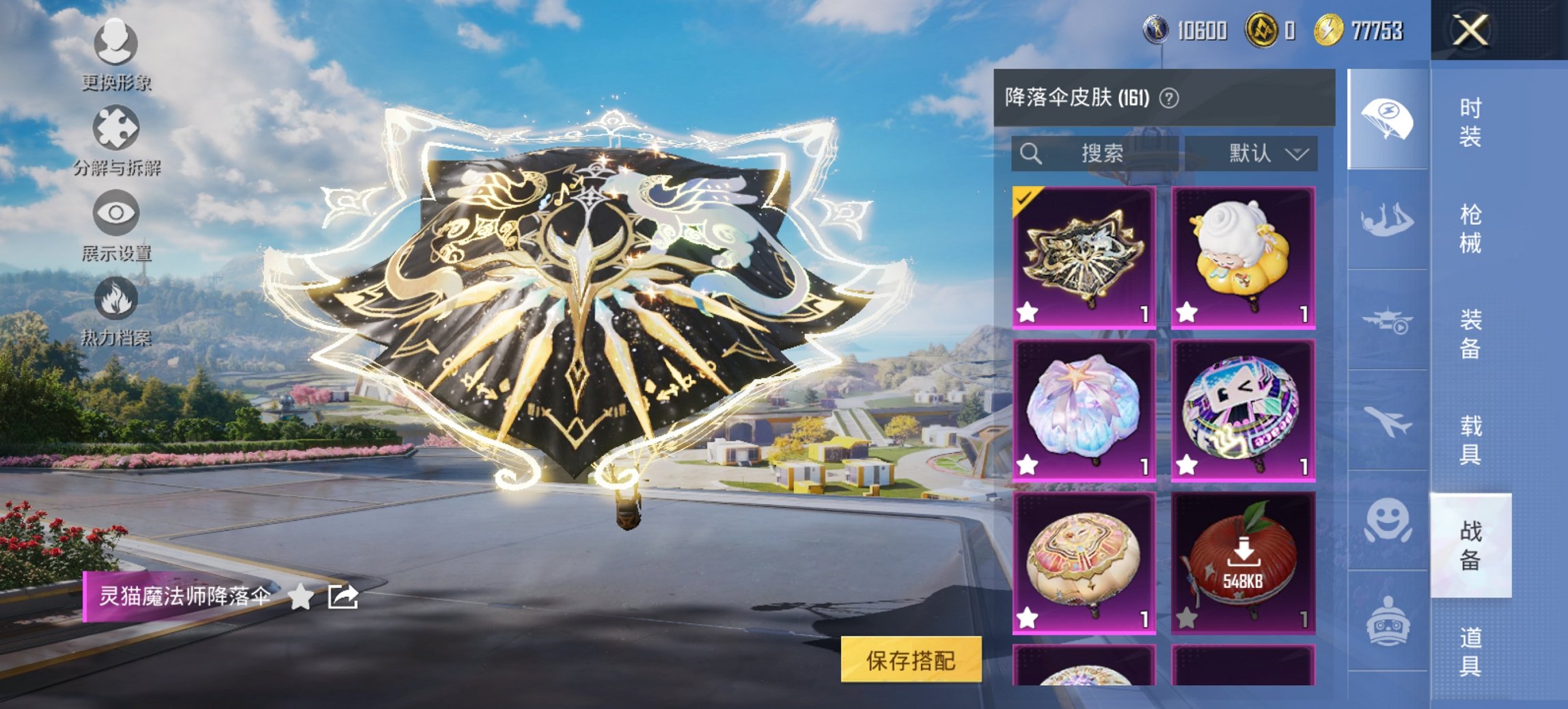
Task: Open the 分解与拆解 dismantle icon
Action: [118, 126]
